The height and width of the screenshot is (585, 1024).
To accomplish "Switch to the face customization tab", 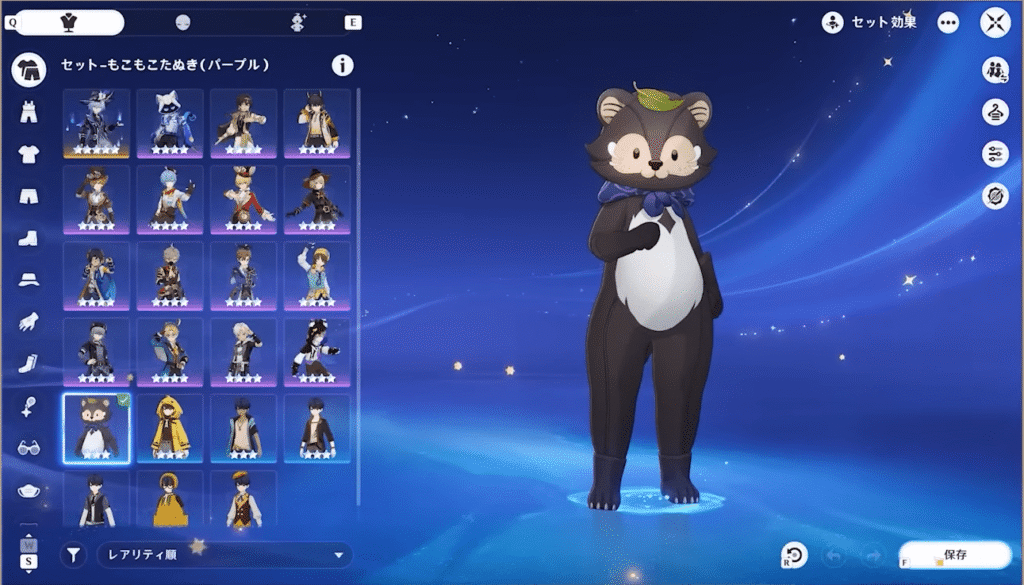I will [x=182, y=22].
